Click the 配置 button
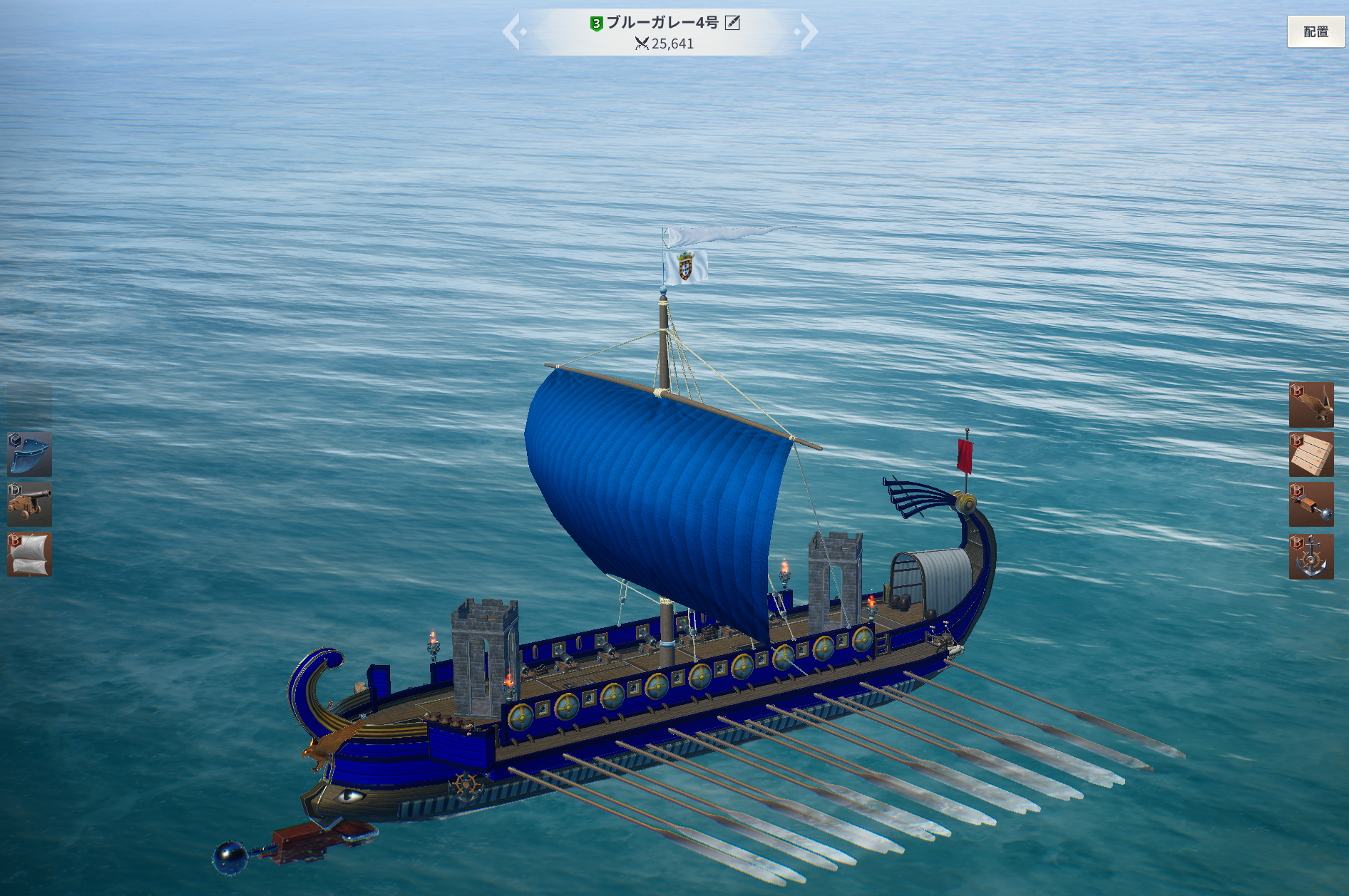This screenshot has width=1349, height=896. point(1315,32)
